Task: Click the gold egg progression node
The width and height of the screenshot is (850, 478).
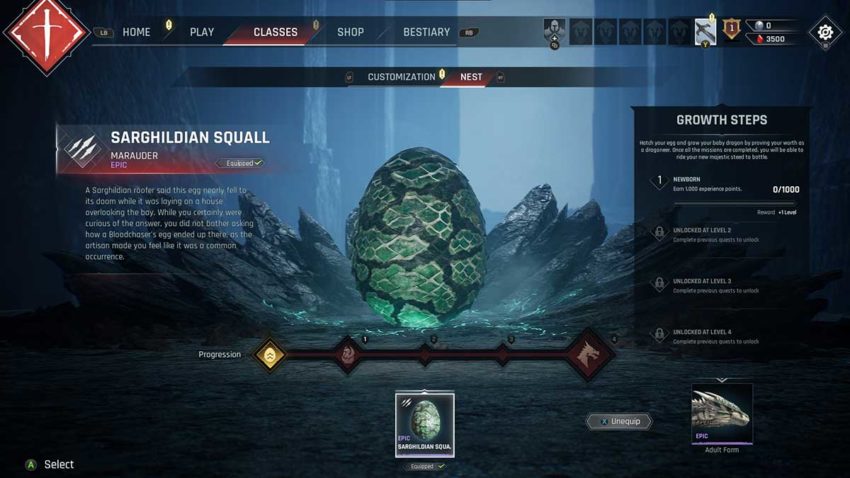Action: (x=269, y=354)
